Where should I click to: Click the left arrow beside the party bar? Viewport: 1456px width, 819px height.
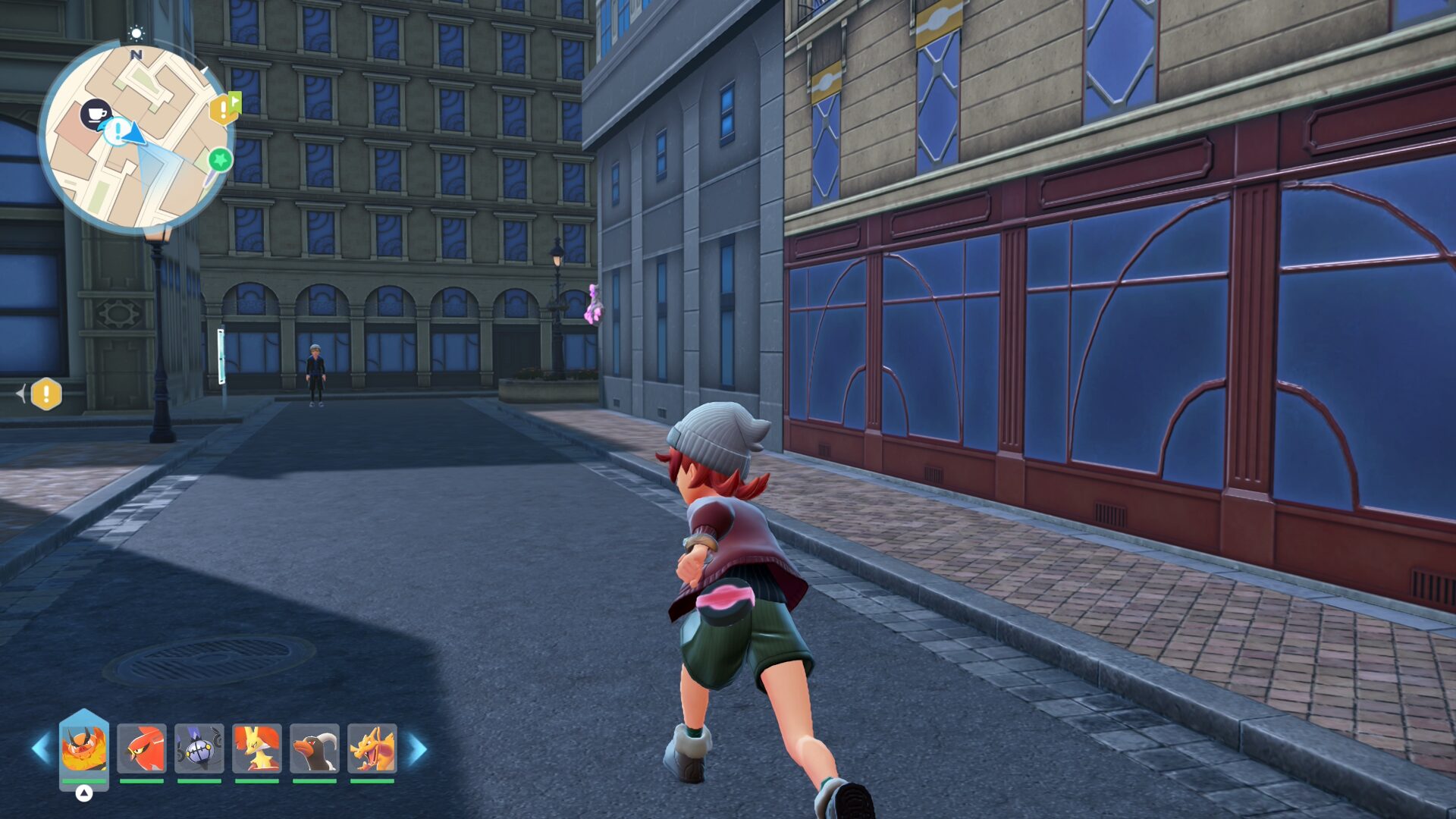pyautogui.click(x=39, y=748)
